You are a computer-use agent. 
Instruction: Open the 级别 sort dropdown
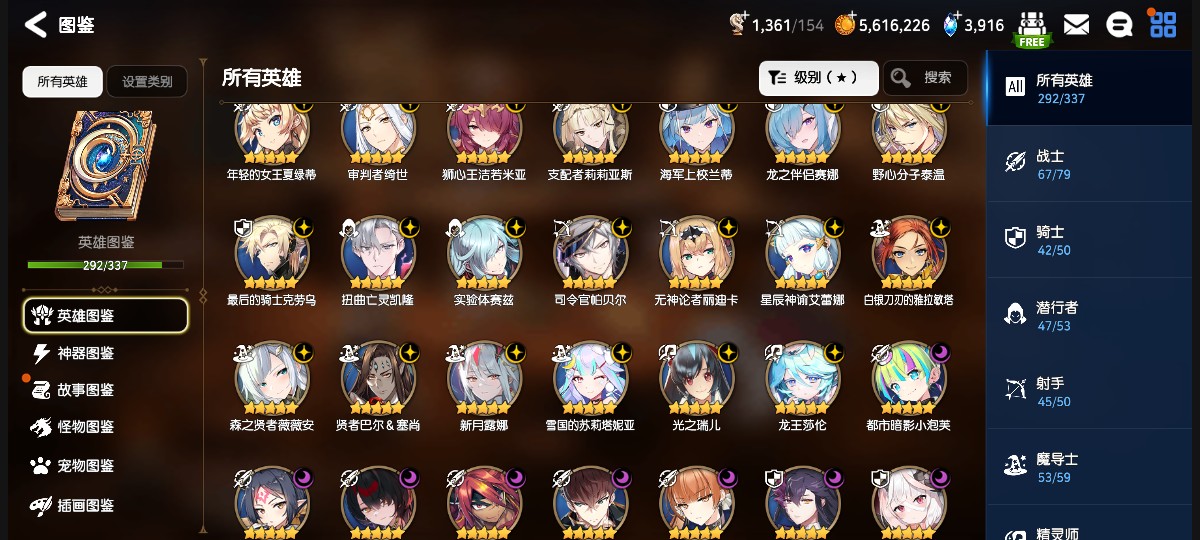click(818, 78)
